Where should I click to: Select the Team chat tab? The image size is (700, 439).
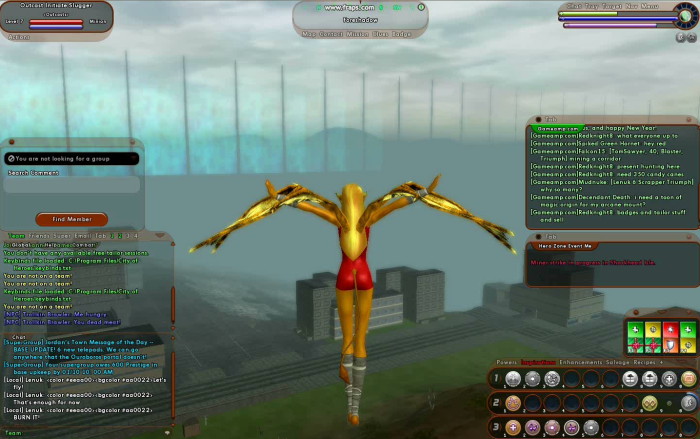click(17, 236)
